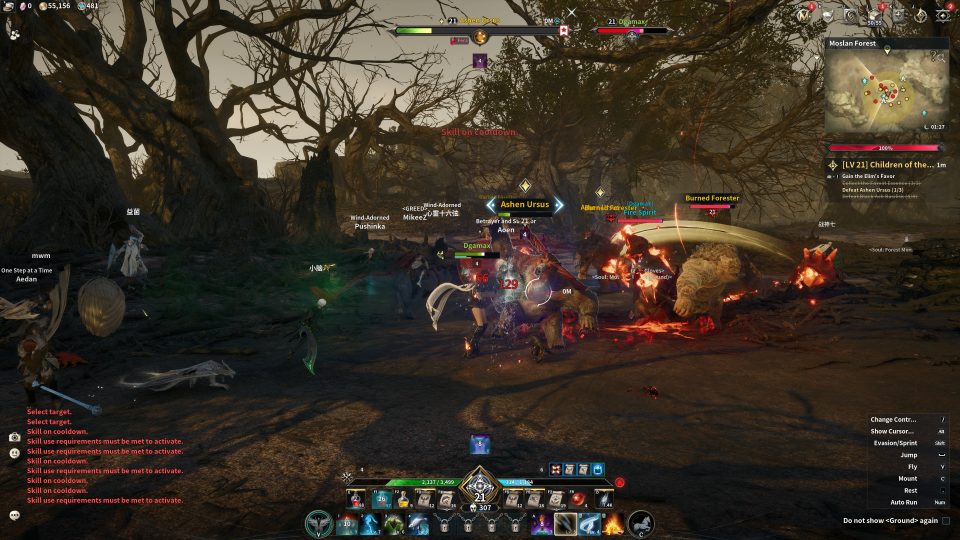
Task: Open the eye icon menu
Action: (941, 15)
